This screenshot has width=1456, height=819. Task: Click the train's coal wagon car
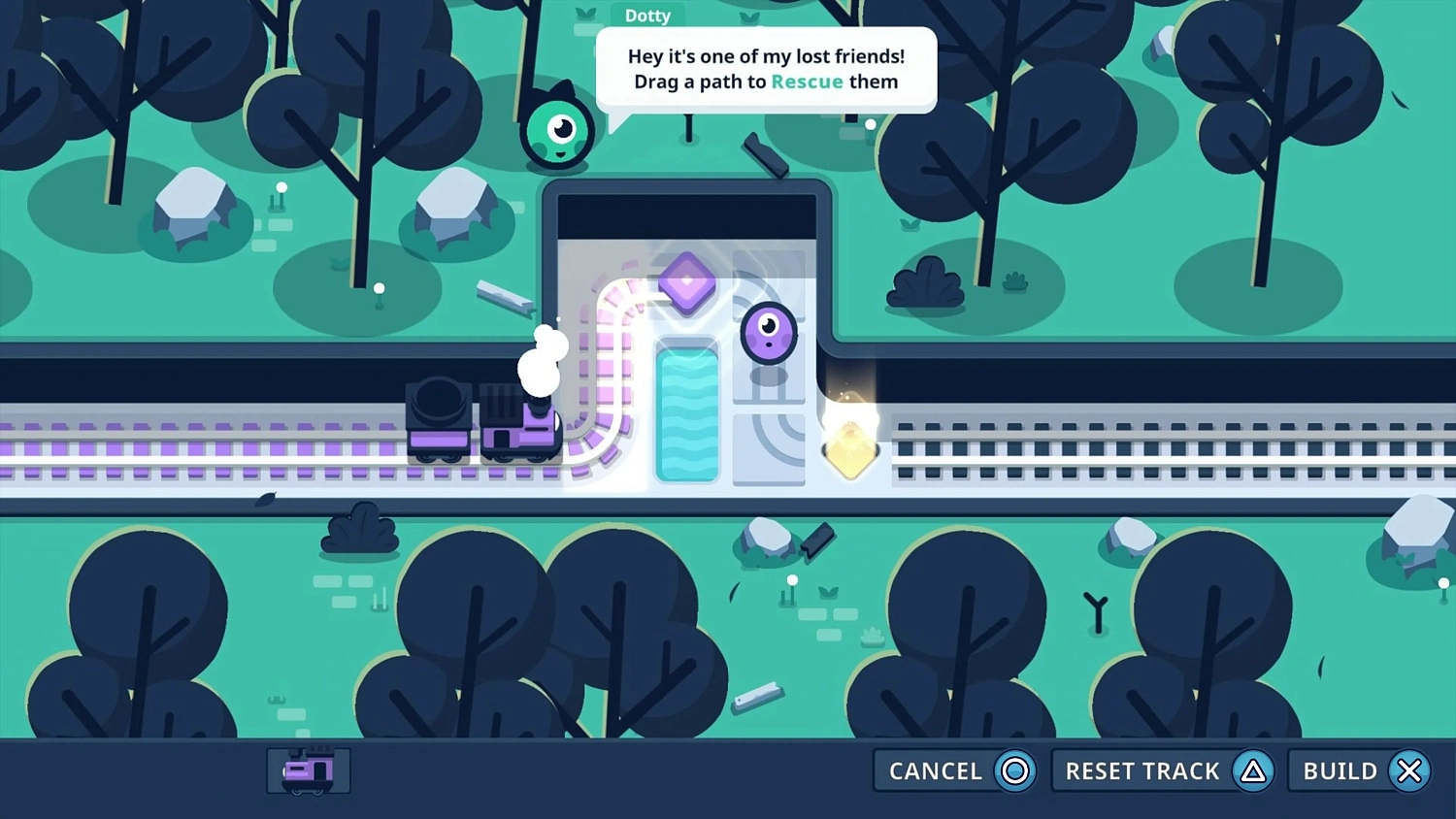click(x=440, y=422)
